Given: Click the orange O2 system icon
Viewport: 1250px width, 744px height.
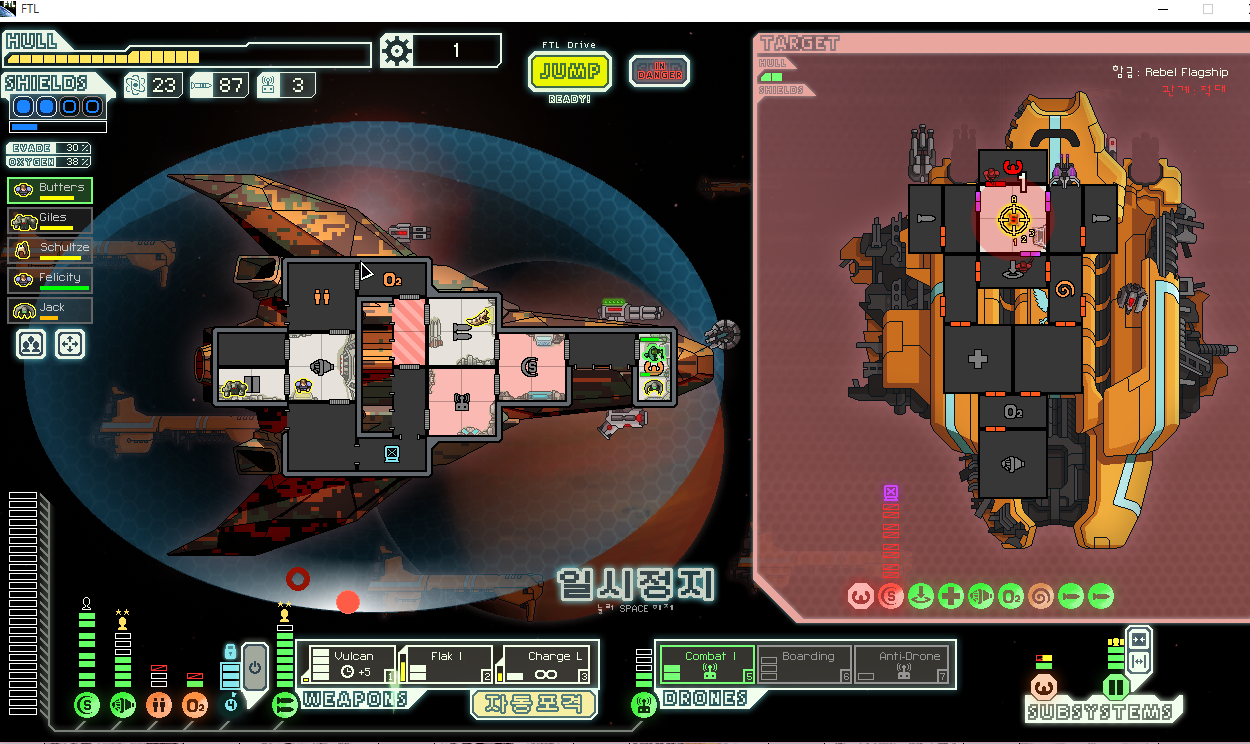Looking at the screenshot, I should click(195, 705).
